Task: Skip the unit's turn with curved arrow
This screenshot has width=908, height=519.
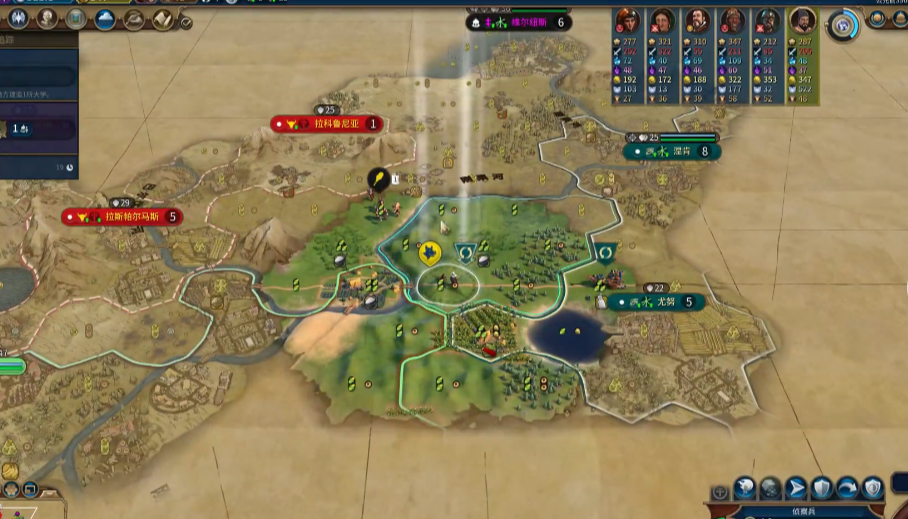Action: 847,487
